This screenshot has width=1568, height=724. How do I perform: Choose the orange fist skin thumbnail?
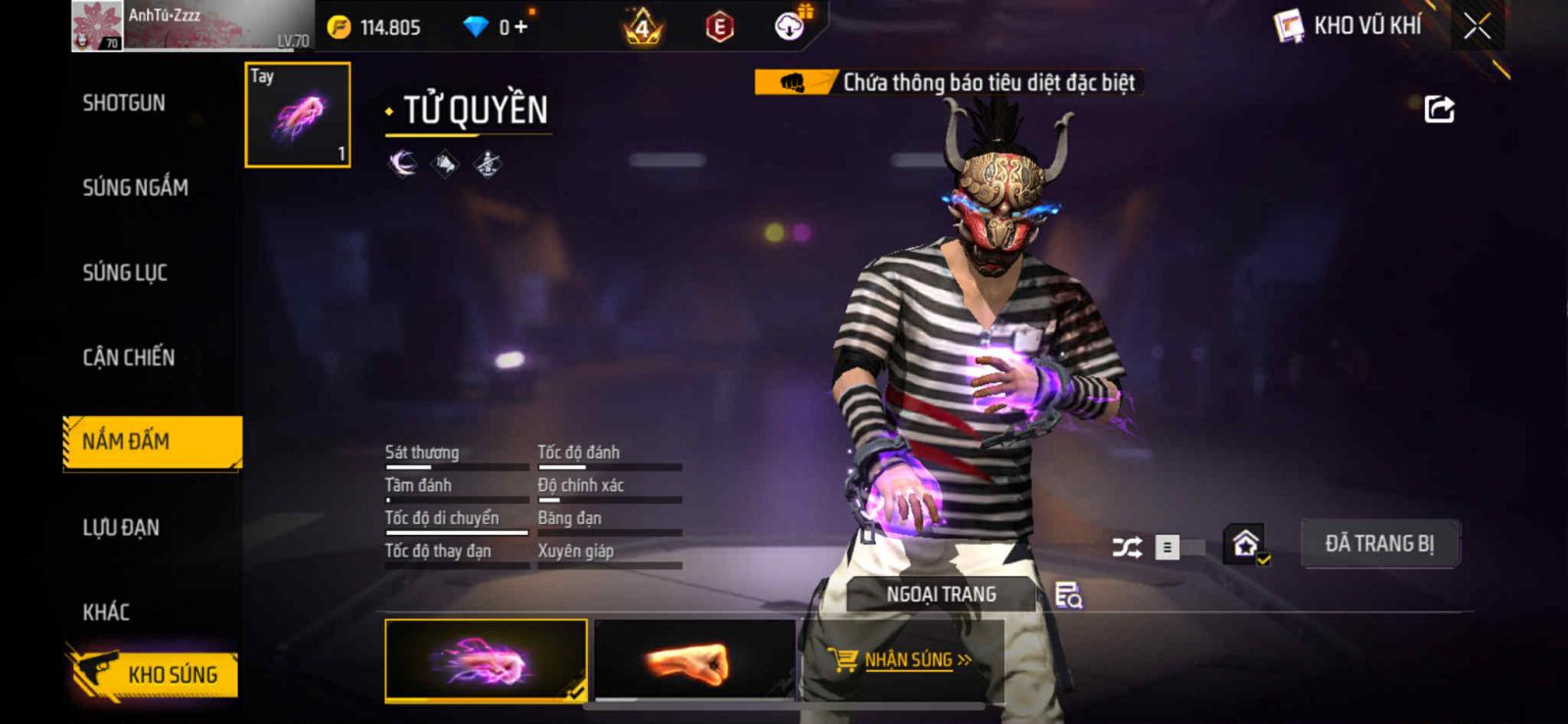click(694, 661)
